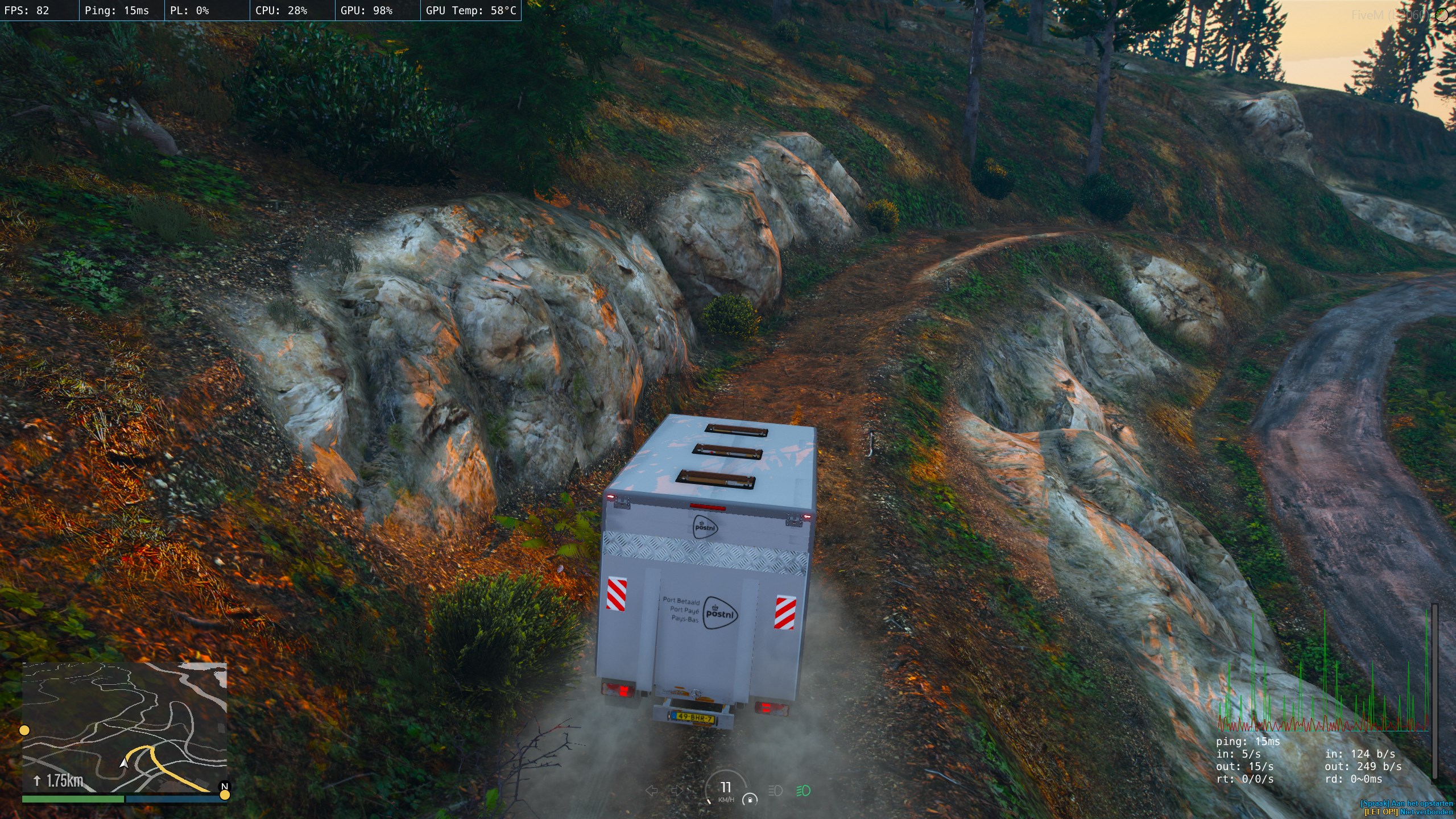Open the minimap in the corner
The height and width of the screenshot is (819, 1456).
(x=125, y=727)
